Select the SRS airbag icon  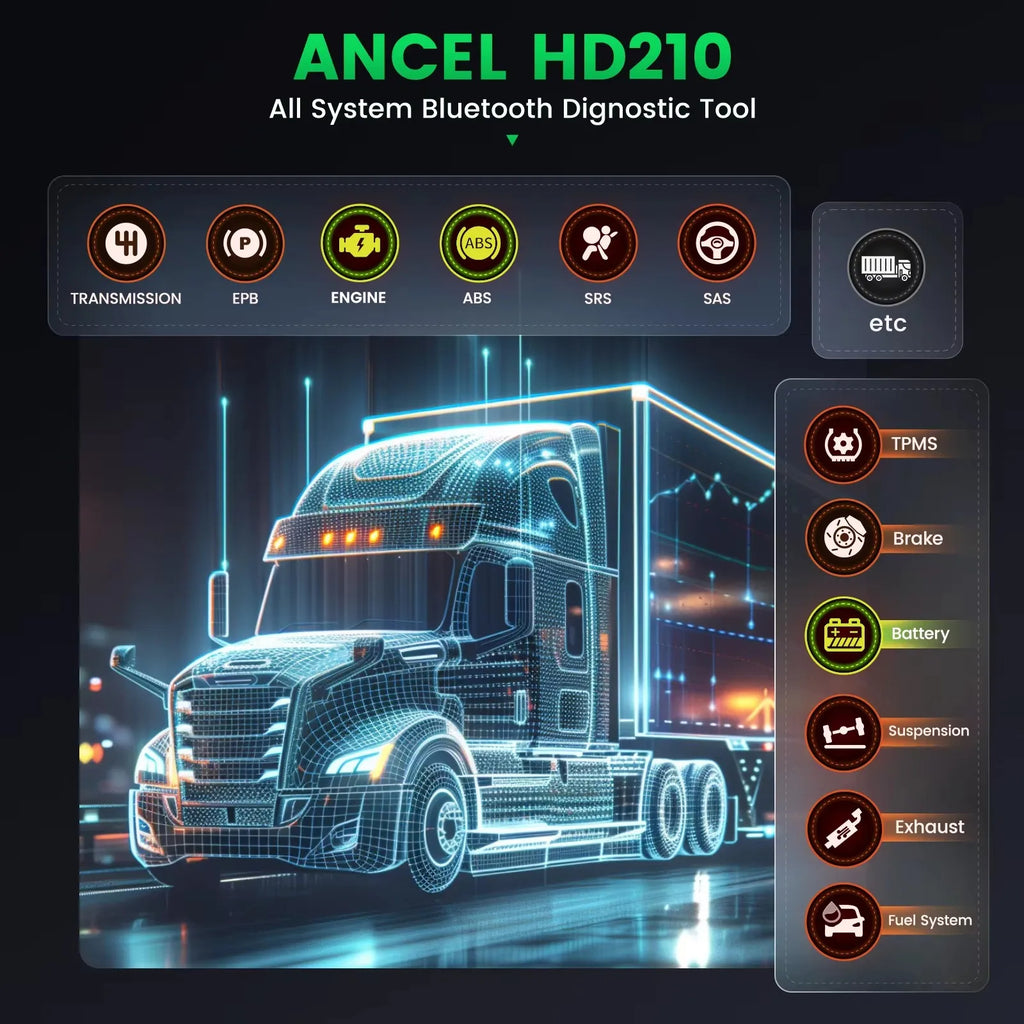[x=598, y=243]
